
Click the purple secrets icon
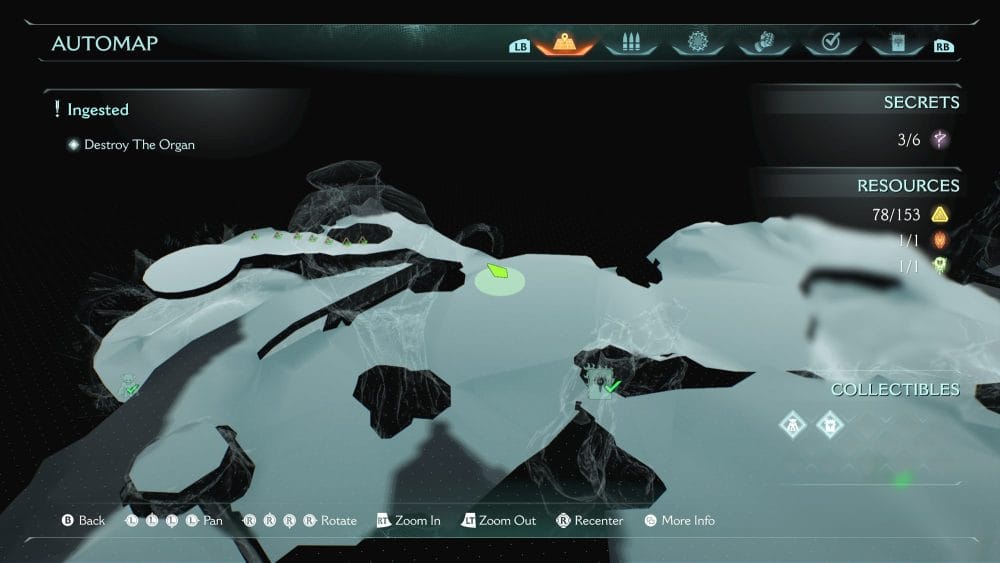[x=939, y=140]
